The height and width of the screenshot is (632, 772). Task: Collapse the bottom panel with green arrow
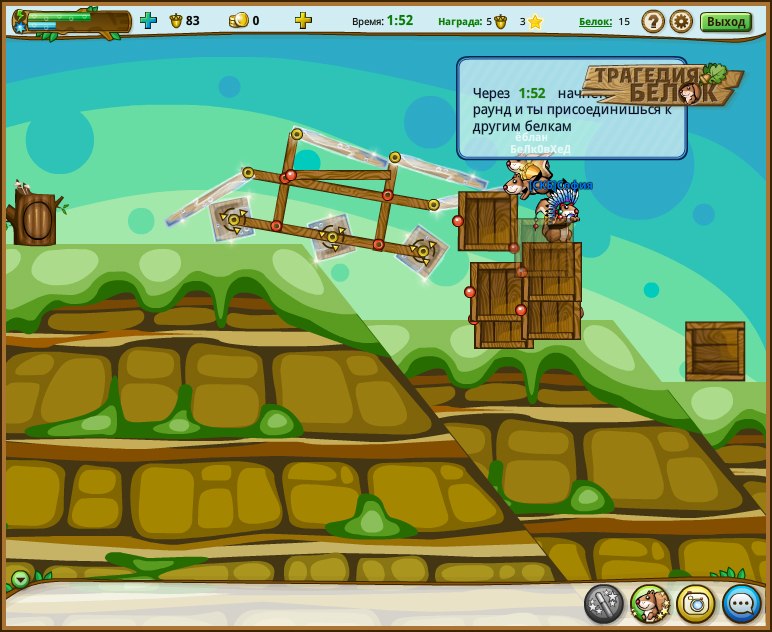click(20, 579)
